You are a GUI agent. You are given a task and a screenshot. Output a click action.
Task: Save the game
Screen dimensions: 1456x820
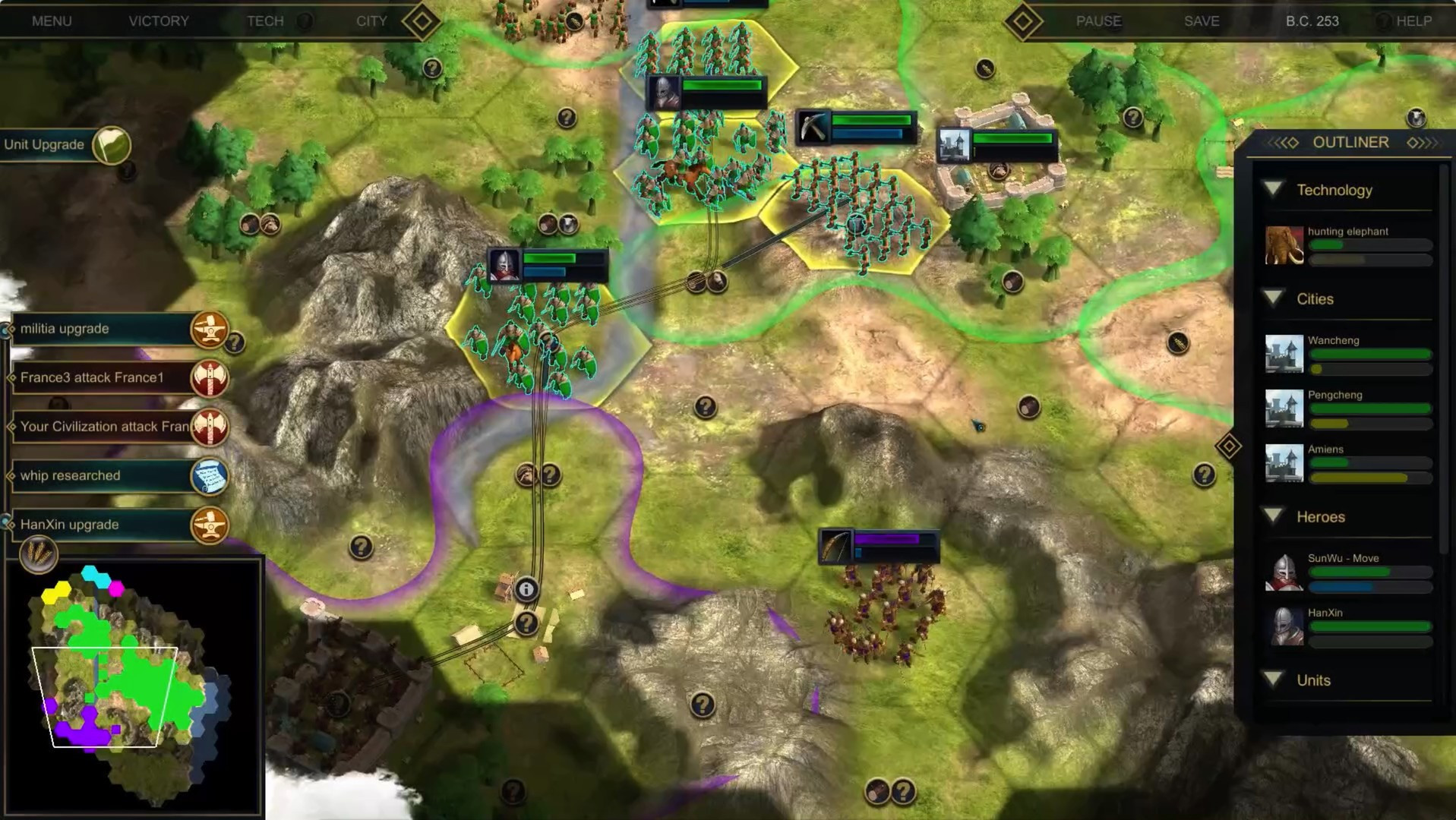point(1202,21)
